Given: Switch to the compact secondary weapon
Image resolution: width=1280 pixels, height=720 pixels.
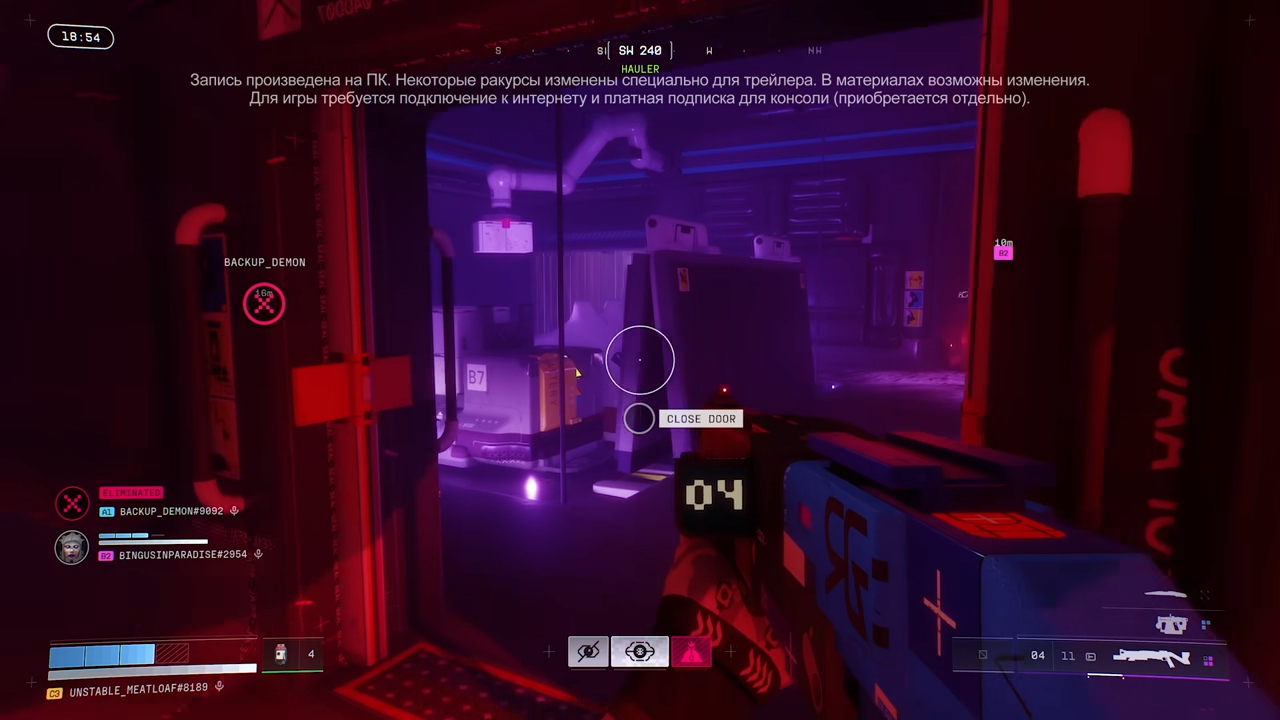Looking at the screenshot, I should (x=1171, y=626).
